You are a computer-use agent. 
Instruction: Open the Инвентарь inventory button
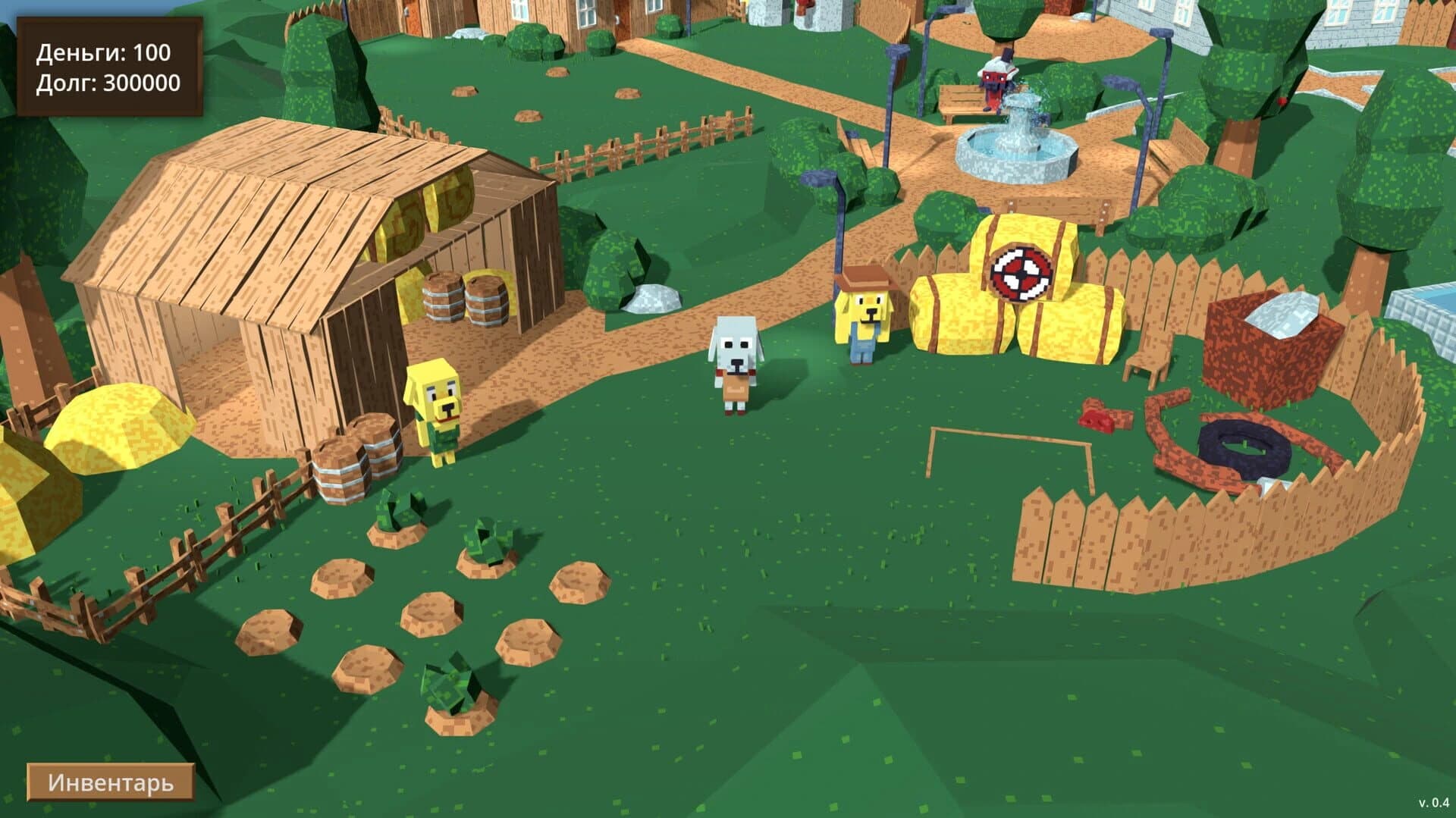click(111, 781)
